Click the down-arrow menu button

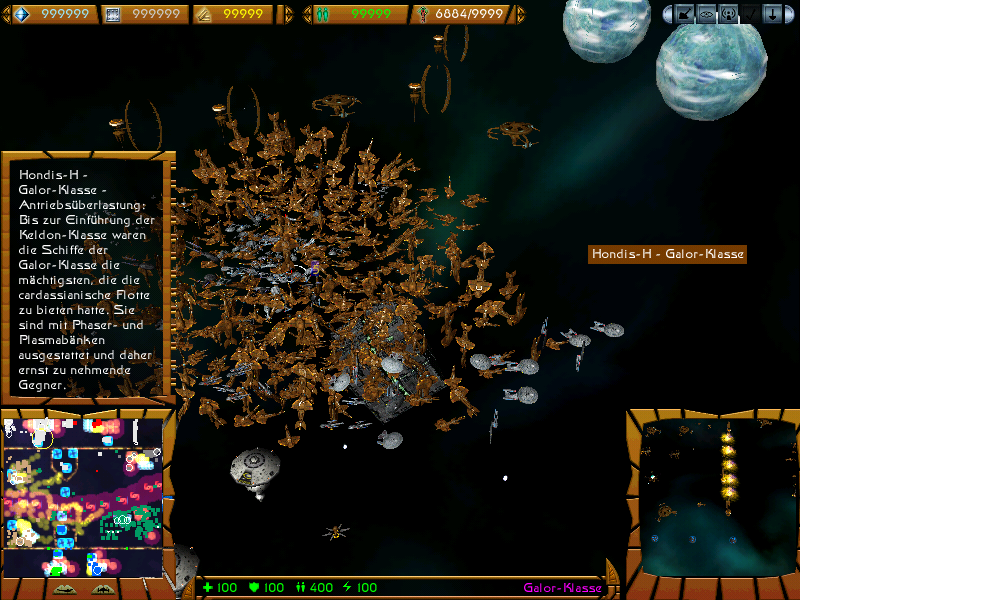click(x=772, y=14)
